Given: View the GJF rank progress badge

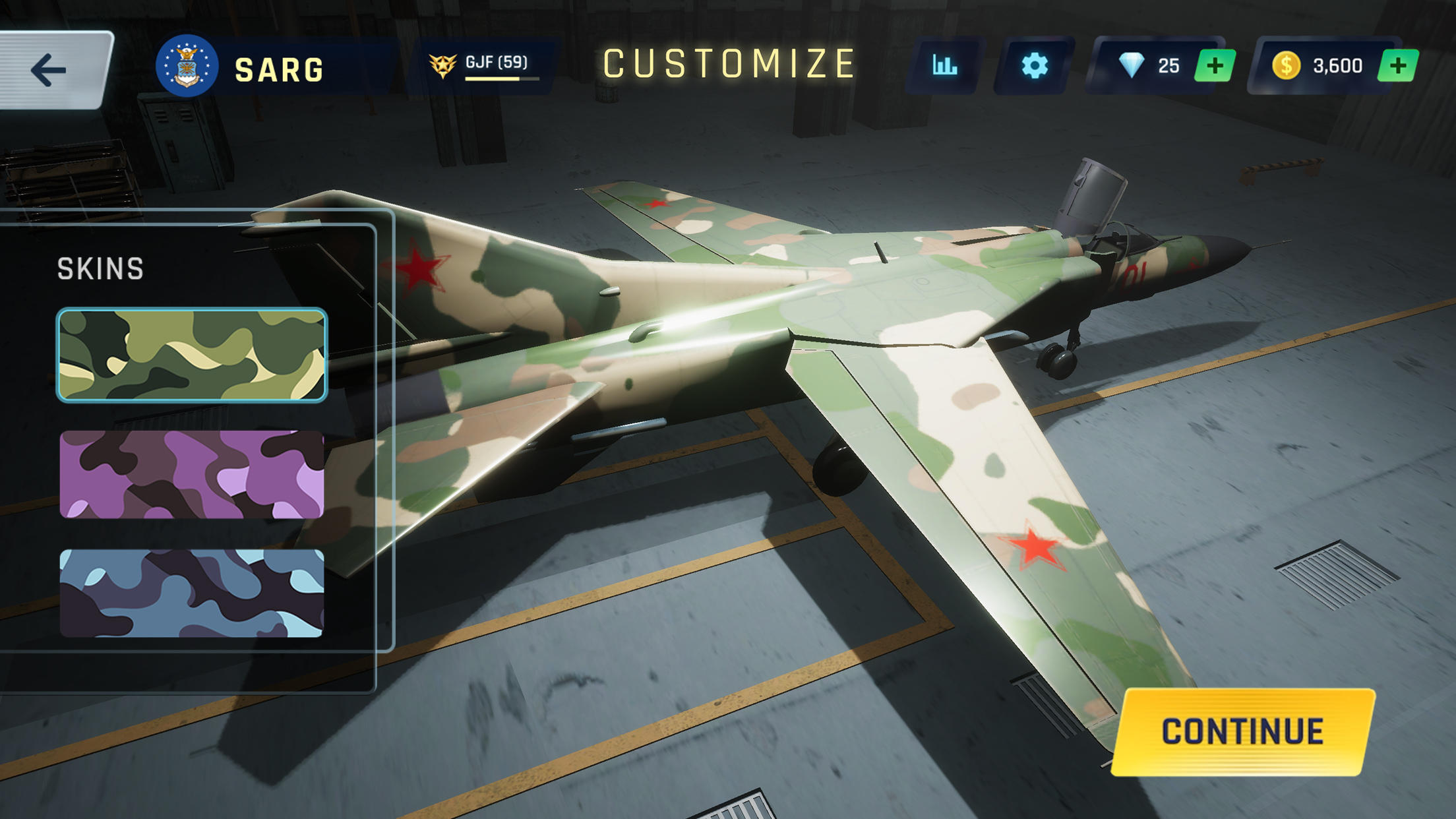Looking at the screenshot, I should coord(481,66).
